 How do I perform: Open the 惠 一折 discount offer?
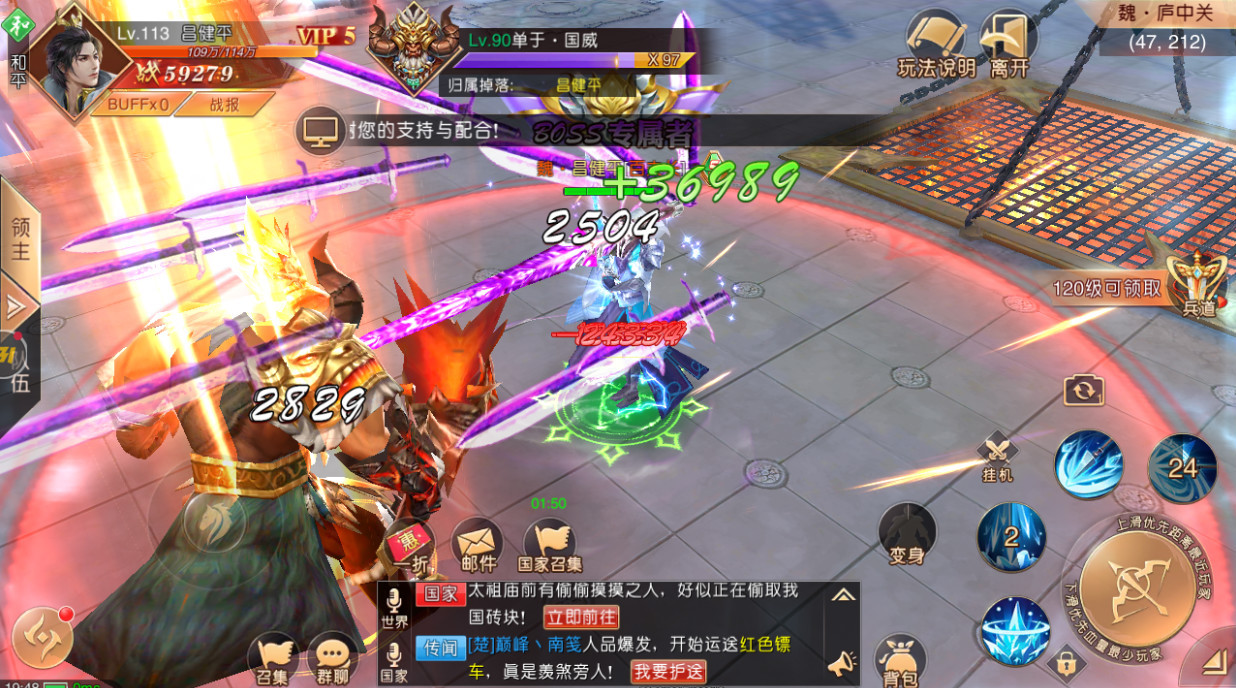click(409, 549)
